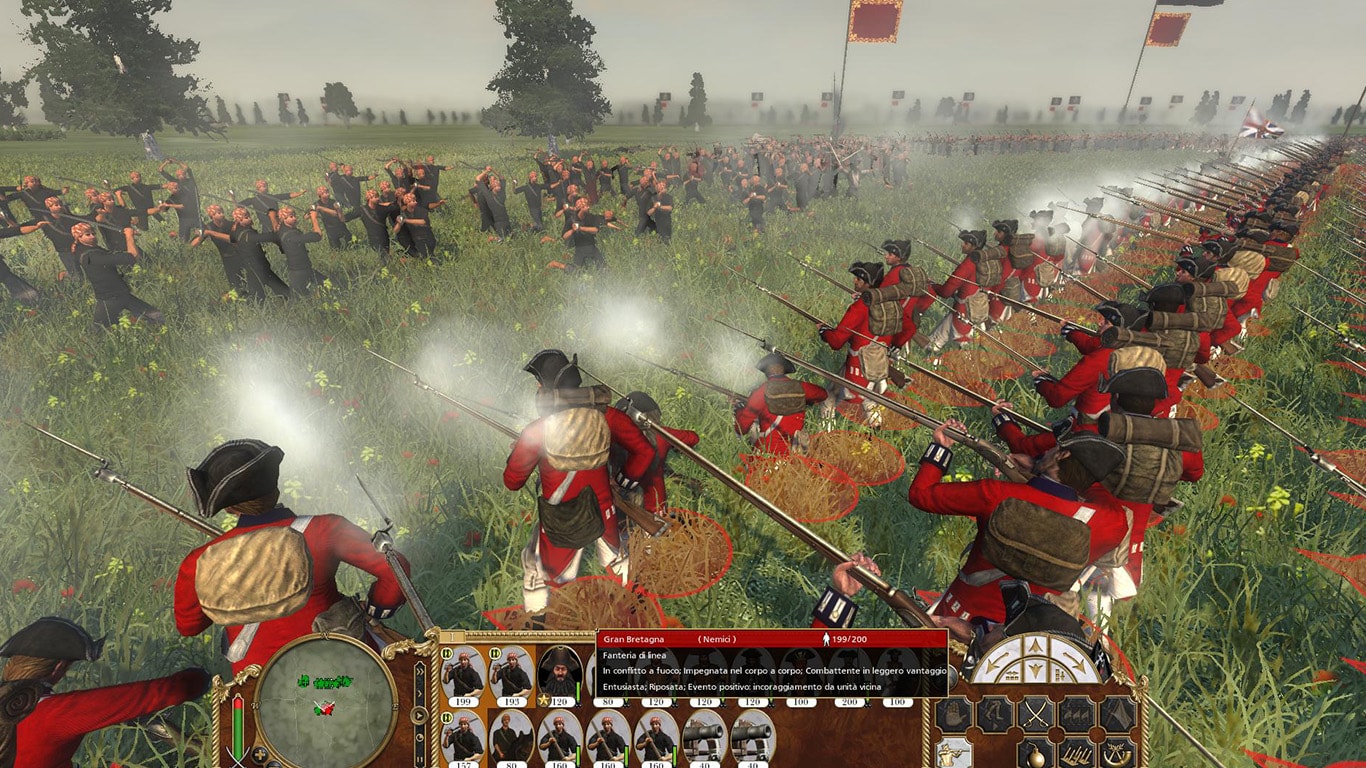Expand the unit card panel with the double chevron
The height and width of the screenshot is (768, 1366).
419,671
